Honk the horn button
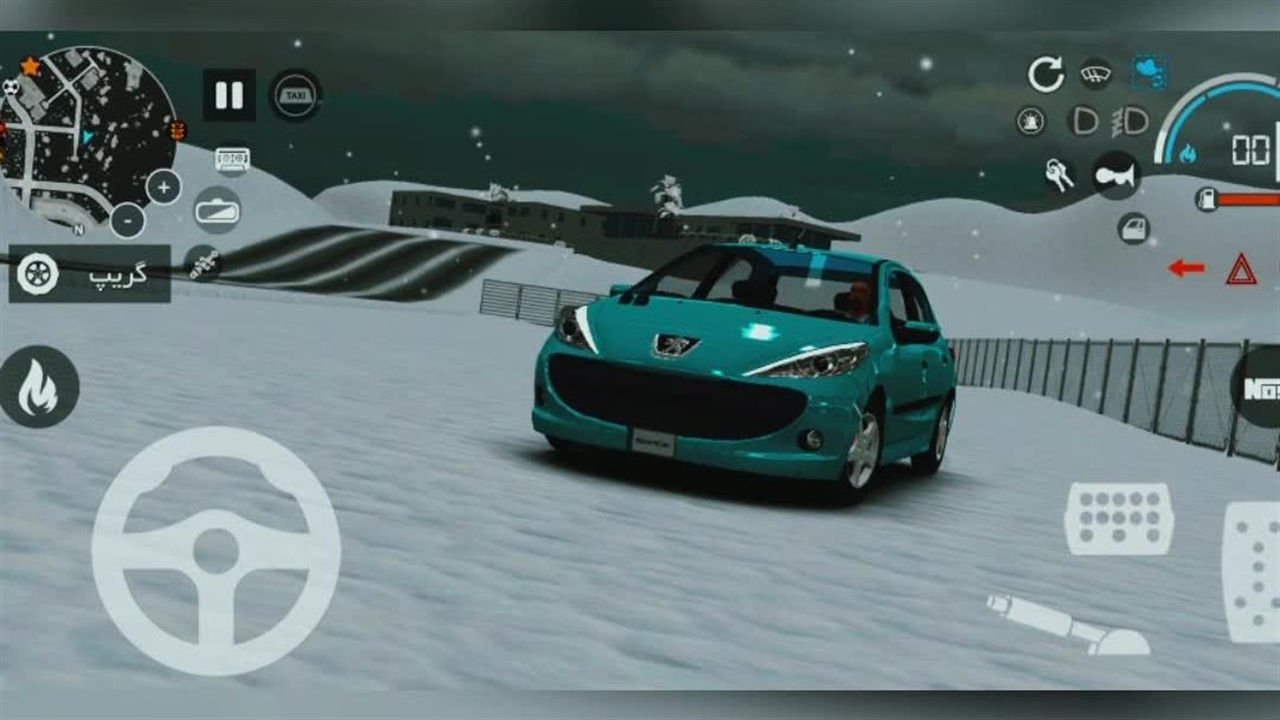Screen dimensions: 1280x720 1115,175
